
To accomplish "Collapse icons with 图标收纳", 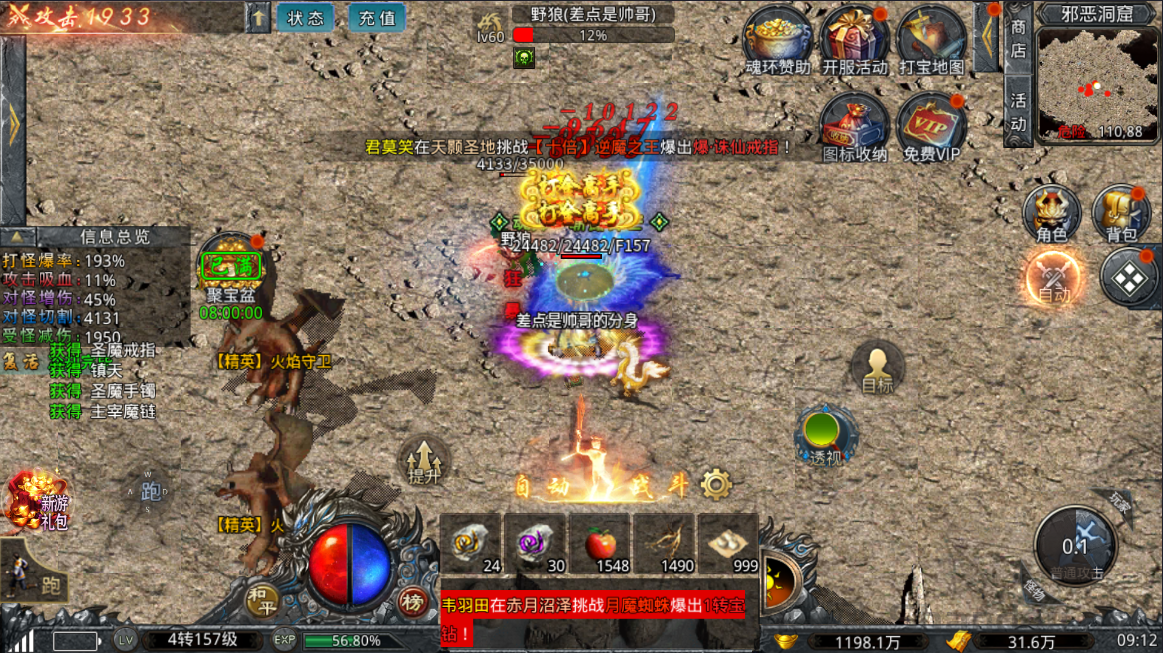I will pyautogui.click(x=855, y=124).
